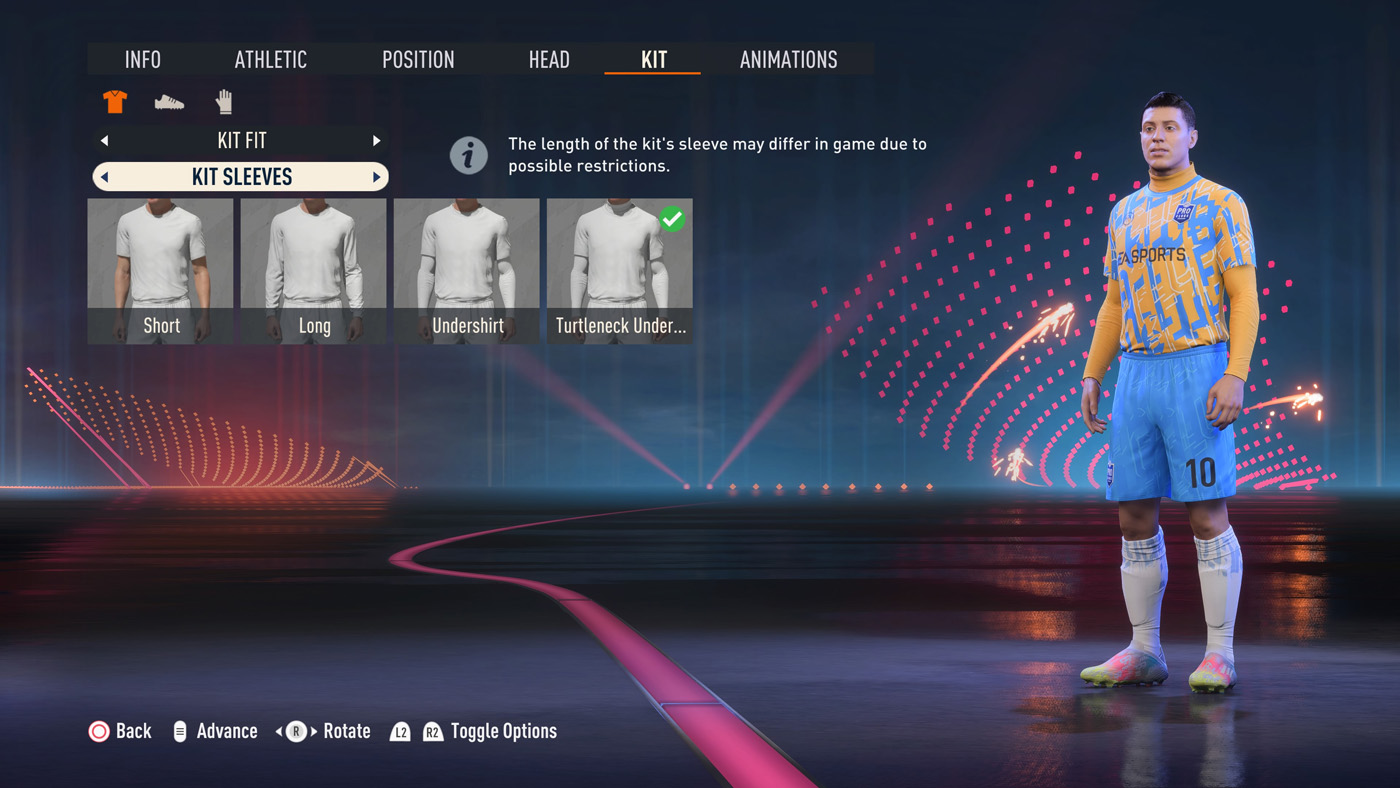Open the ATHLETIC tab
Viewport: 1400px width, 788px height.
click(x=270, y=60)
